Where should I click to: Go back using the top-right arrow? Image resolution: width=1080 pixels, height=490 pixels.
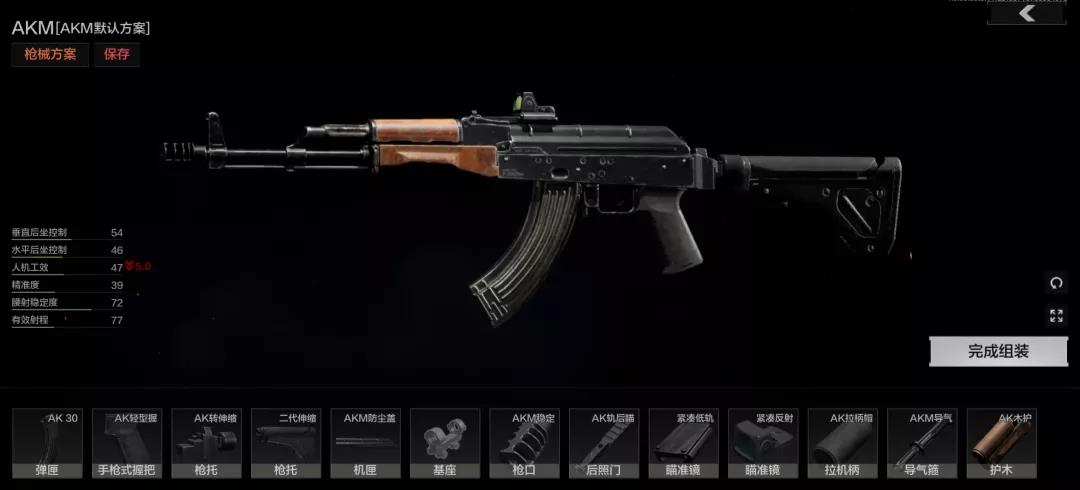coord(1025,13)
